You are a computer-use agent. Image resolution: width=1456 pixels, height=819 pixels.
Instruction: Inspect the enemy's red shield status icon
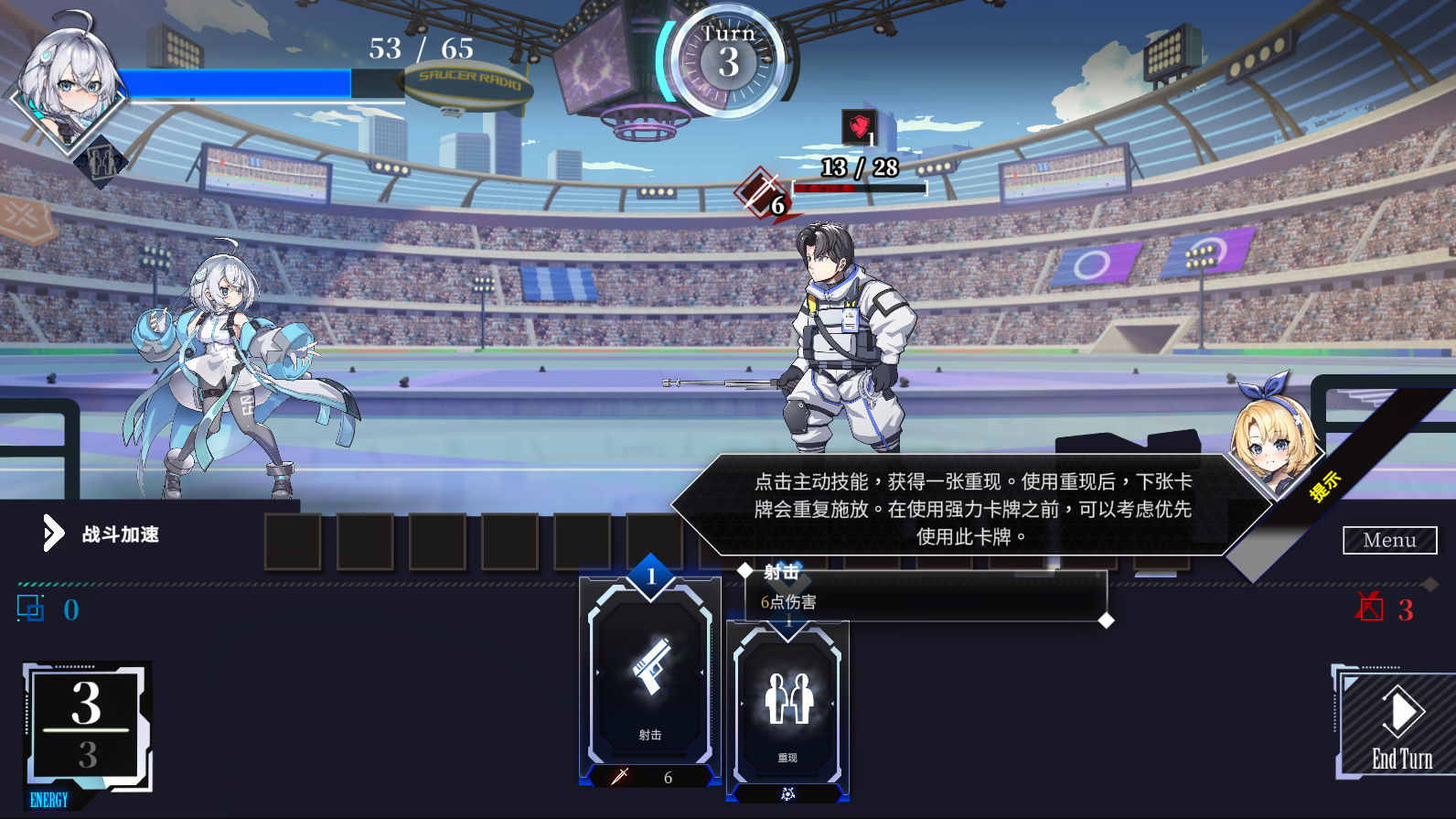pos(859,126)
